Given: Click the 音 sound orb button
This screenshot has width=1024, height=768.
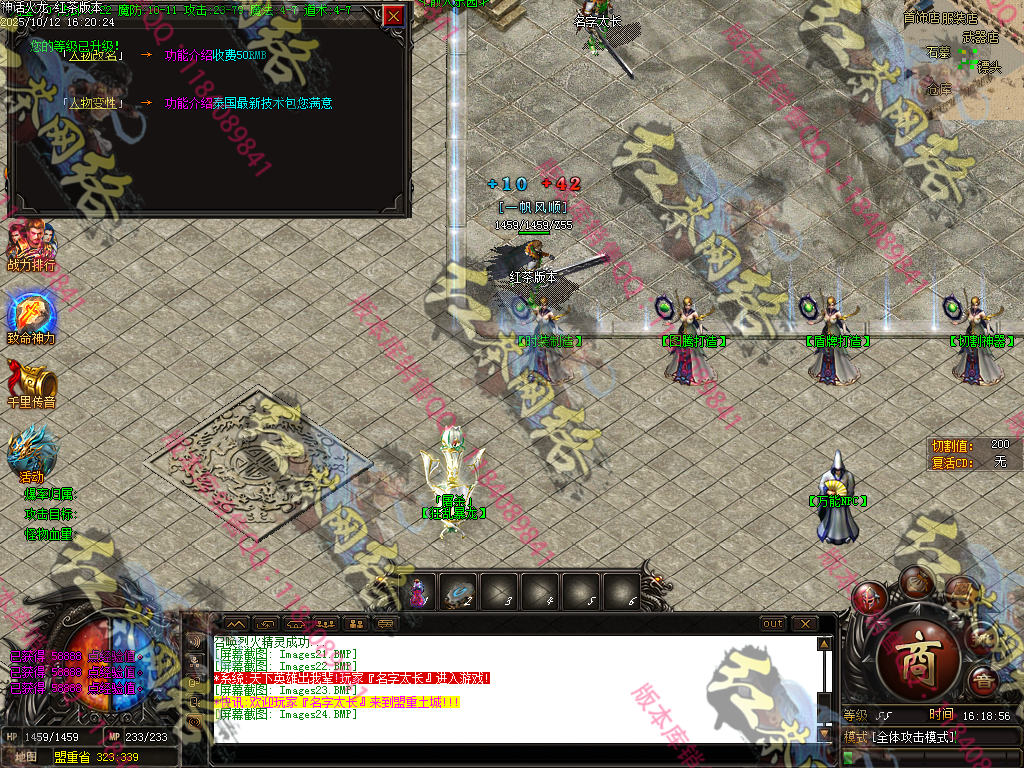Looking at the screenshot, I should pyautogui.click(x=984, y=682).
